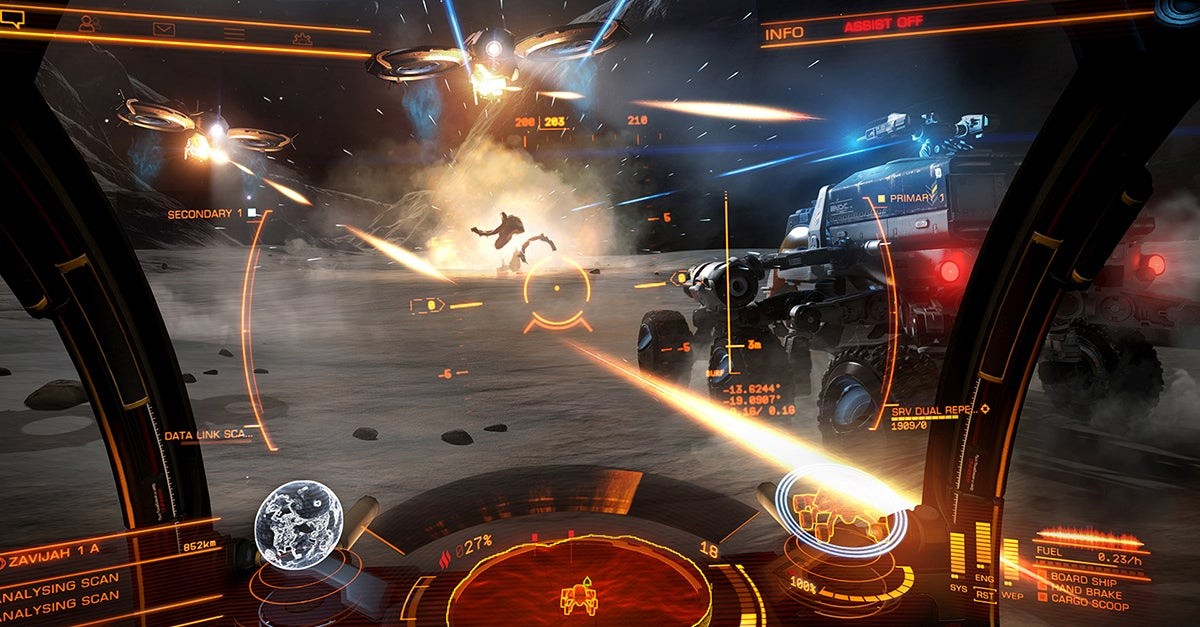Open the envelope inbox tab

(163, 29)
